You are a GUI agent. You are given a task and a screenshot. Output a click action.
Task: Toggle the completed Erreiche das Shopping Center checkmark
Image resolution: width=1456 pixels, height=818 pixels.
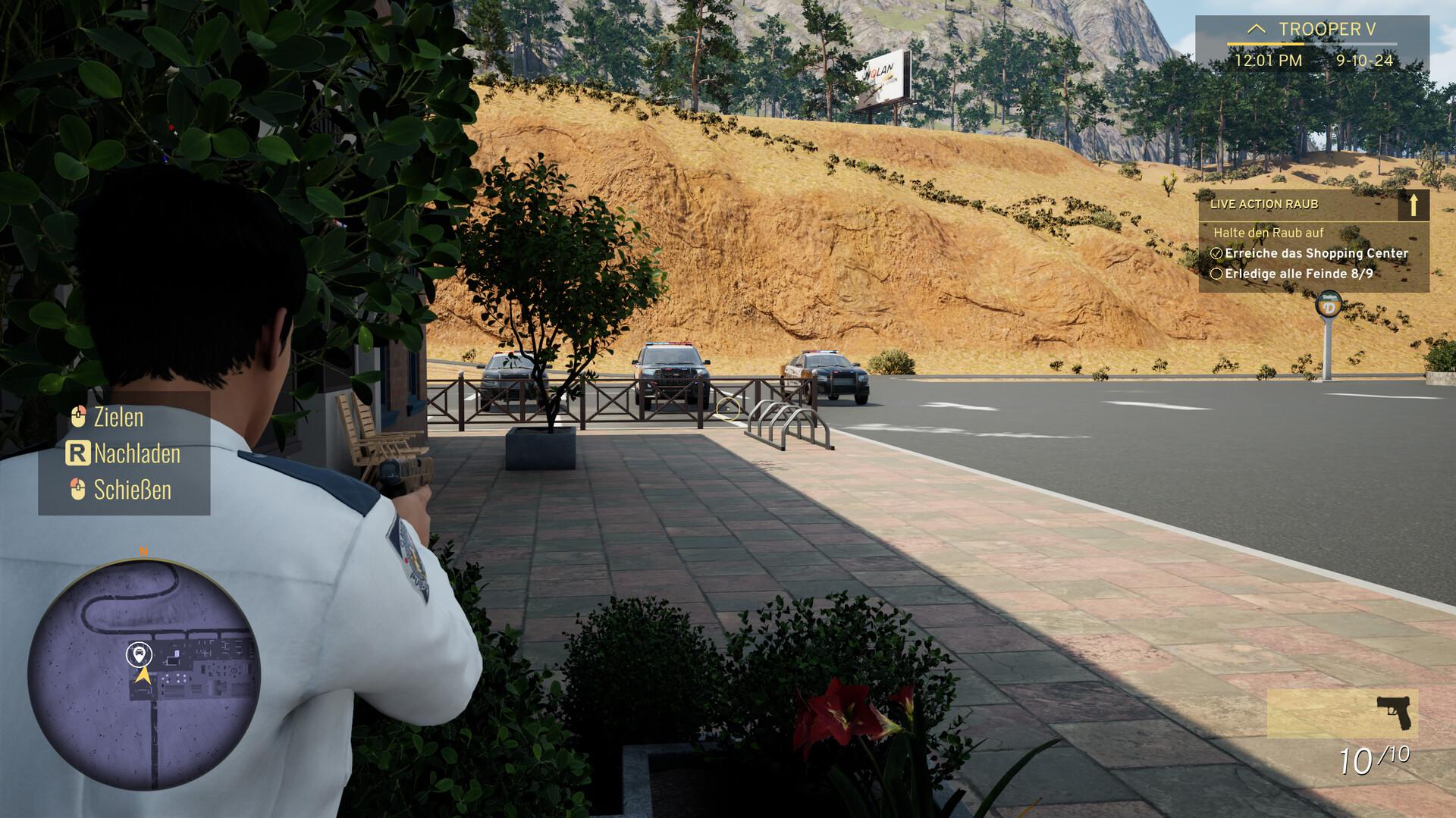click(1216, 253)
